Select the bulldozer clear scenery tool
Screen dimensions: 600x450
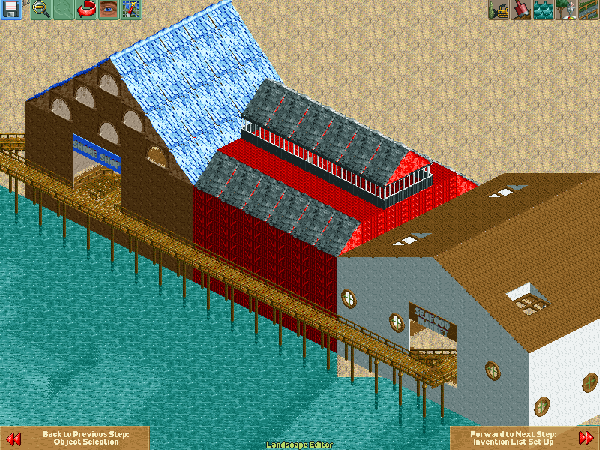(499, 10)
